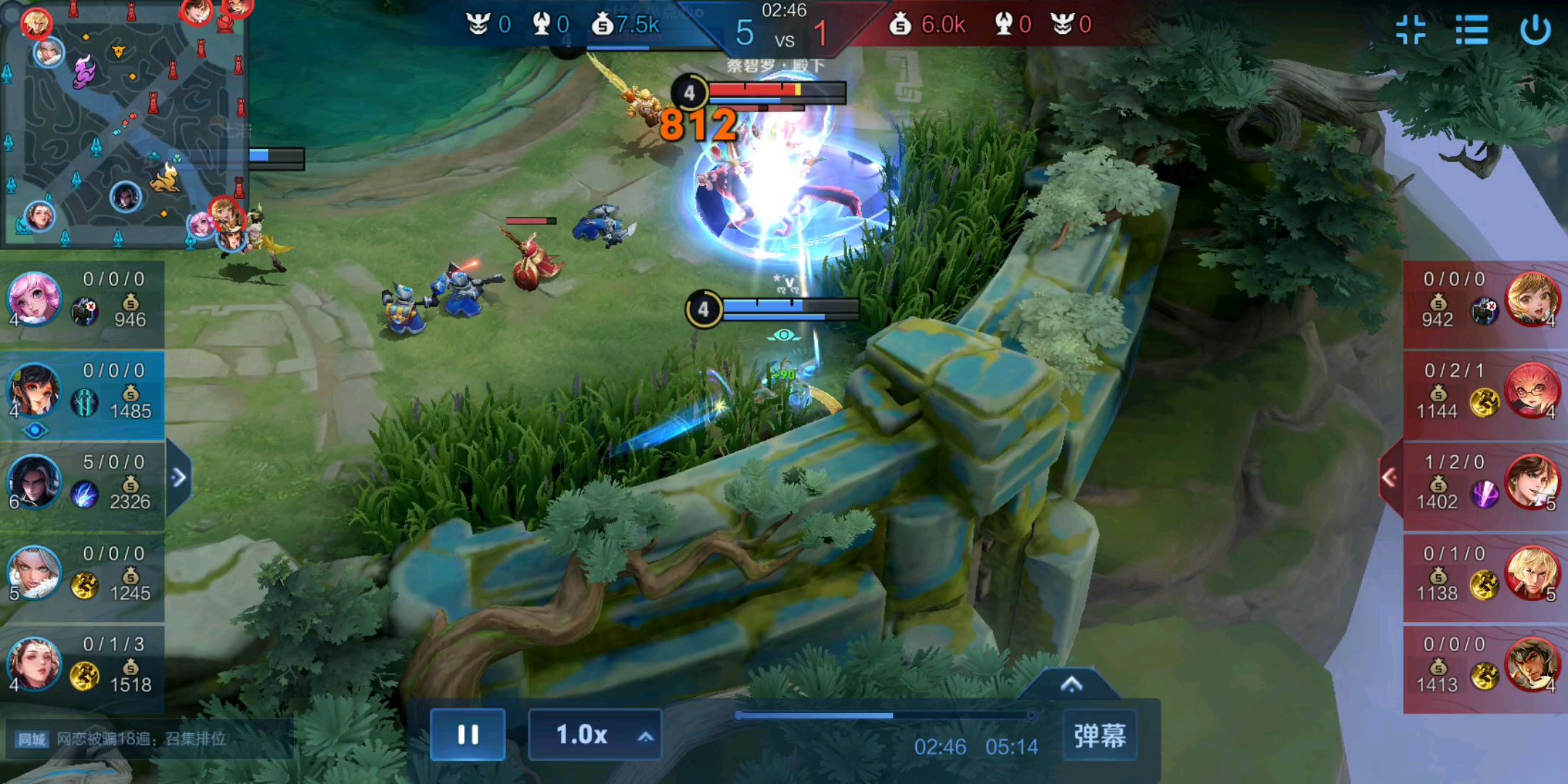Exit the replay with the power icon
Image resolution: width=1568 pixels, height=784 pixels.
[x=1535, y=30]
